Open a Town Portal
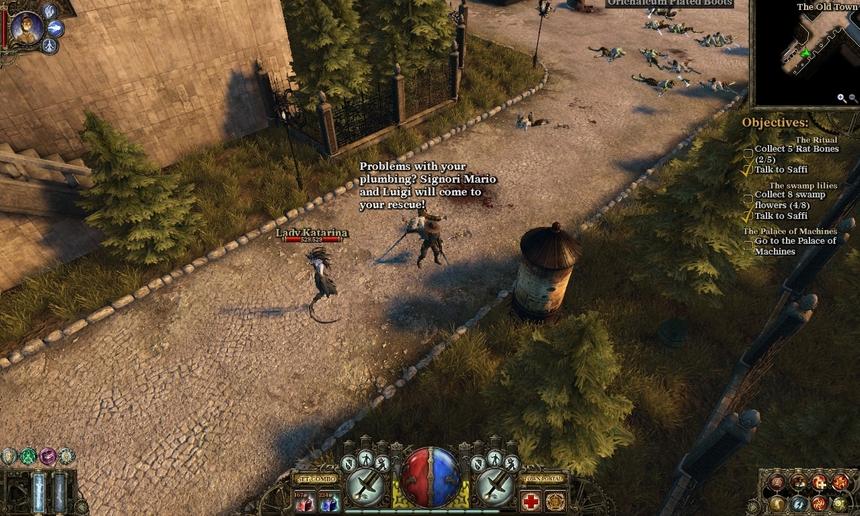The width and height of the screenshot is (860, 516). [x=544, y=478]
